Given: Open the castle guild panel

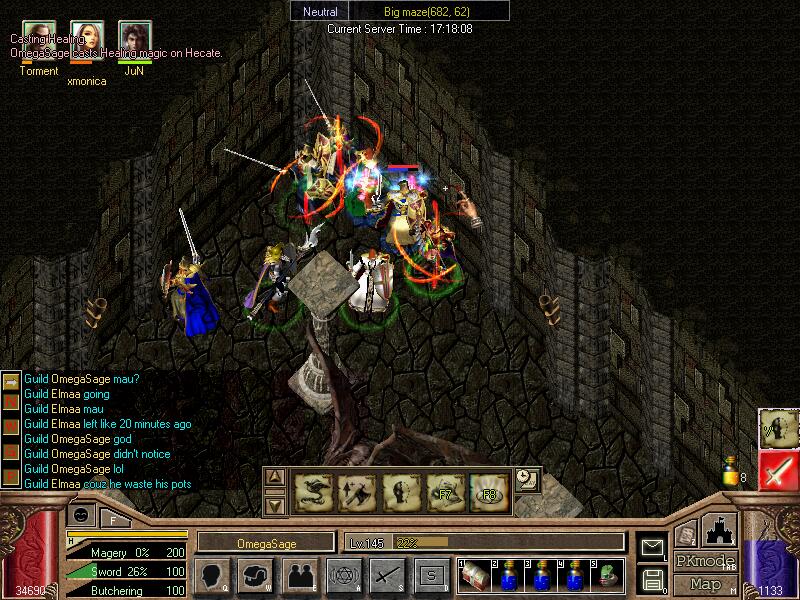Looking at the screenshot, I should tap(721, 529).
